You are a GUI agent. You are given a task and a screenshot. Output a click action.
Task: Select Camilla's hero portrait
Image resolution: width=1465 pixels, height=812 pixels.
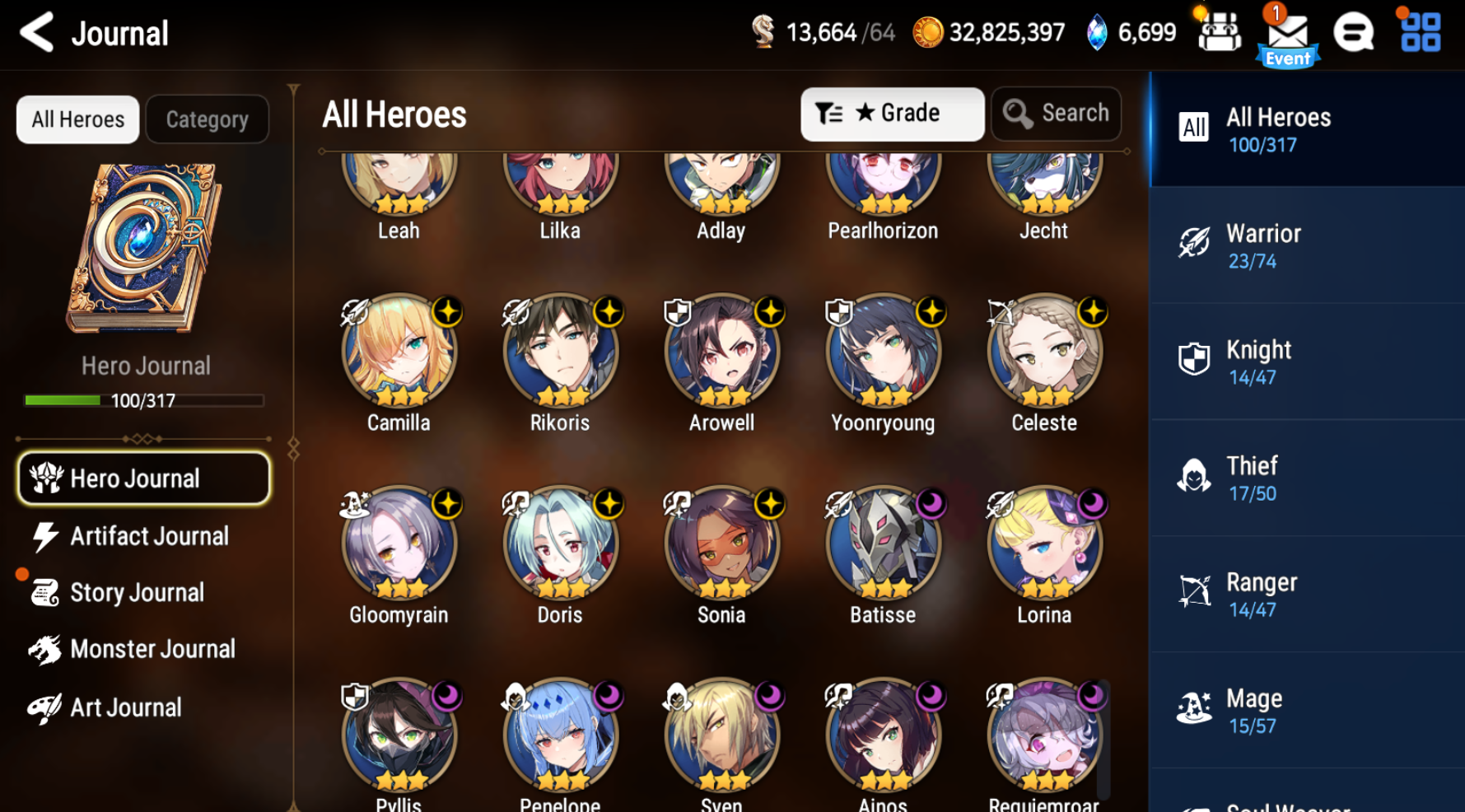(x=399, y=352)
